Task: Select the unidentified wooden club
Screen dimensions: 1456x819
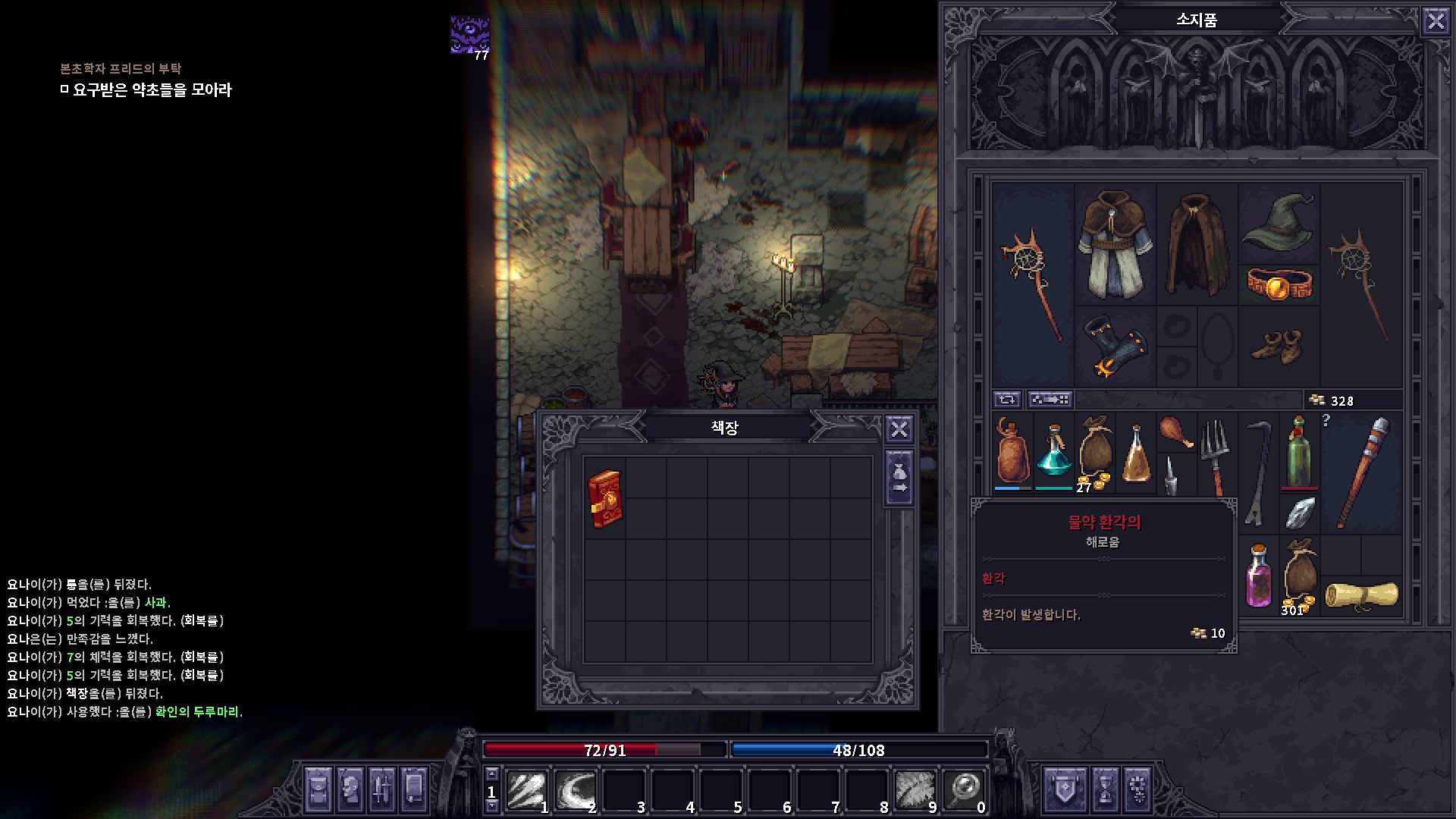Action: click(x=1362, y=472)
